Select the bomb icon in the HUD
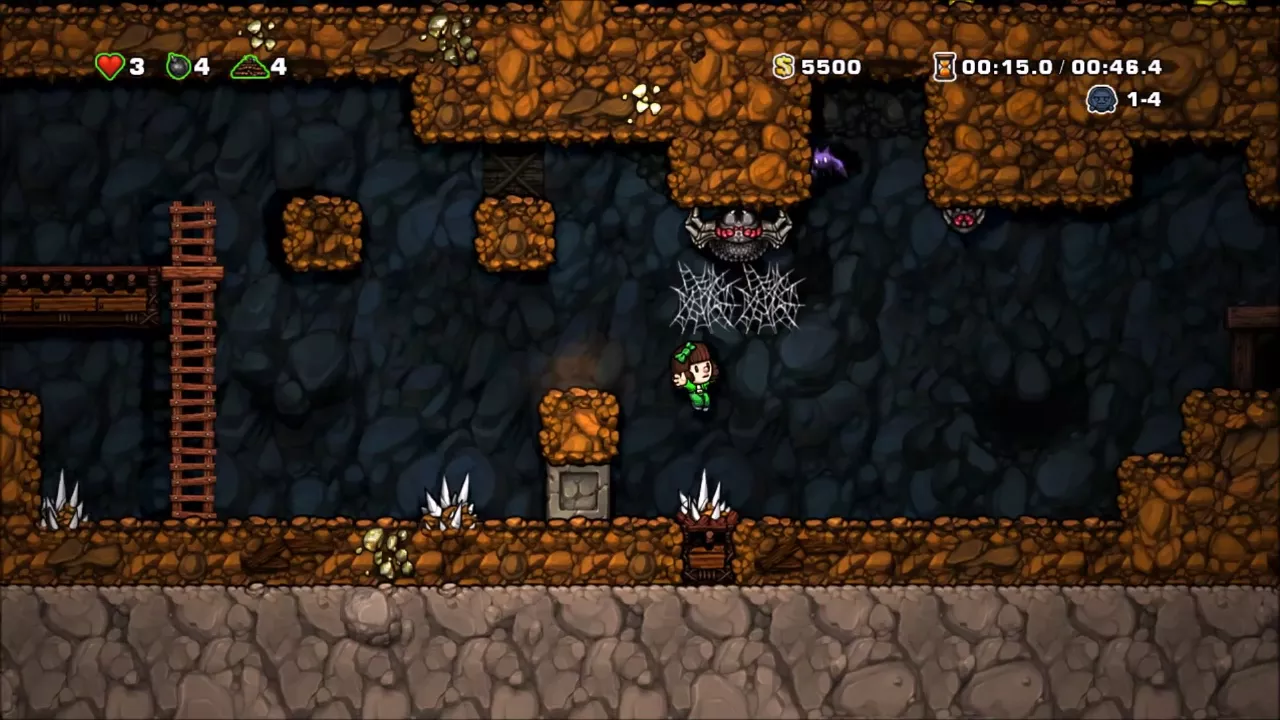 click(178, 67)
